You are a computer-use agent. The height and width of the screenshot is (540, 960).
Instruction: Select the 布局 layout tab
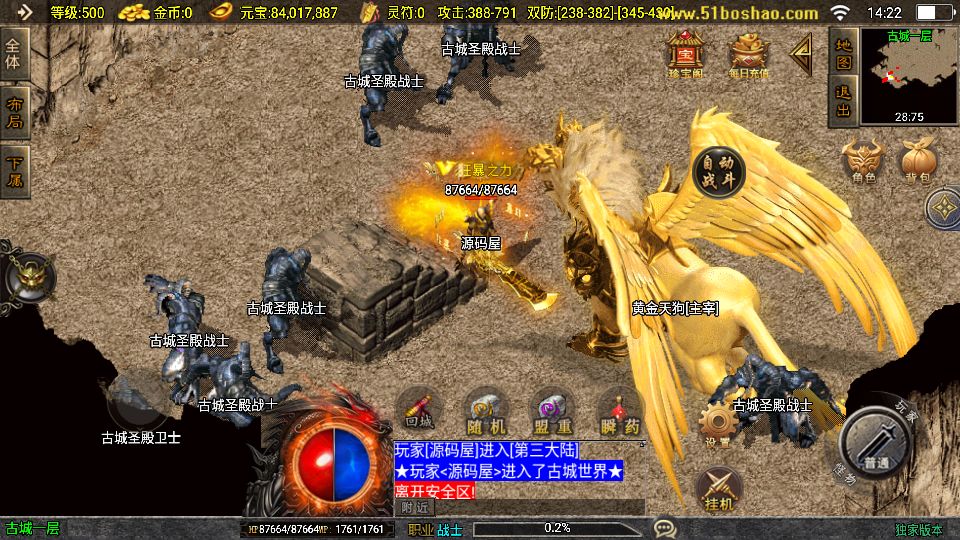point(14,112)
